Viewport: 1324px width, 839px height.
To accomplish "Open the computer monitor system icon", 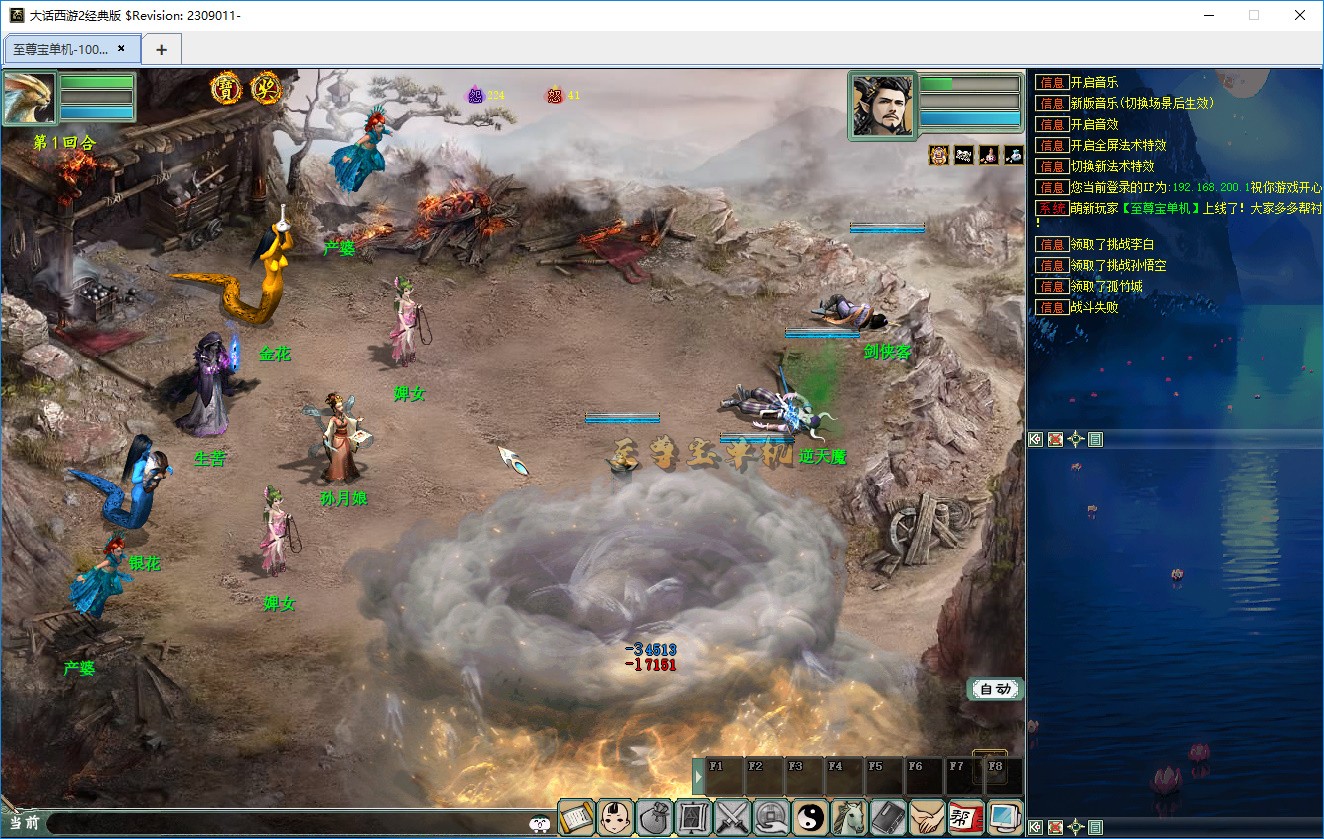I will click(x=1005, y=818).
